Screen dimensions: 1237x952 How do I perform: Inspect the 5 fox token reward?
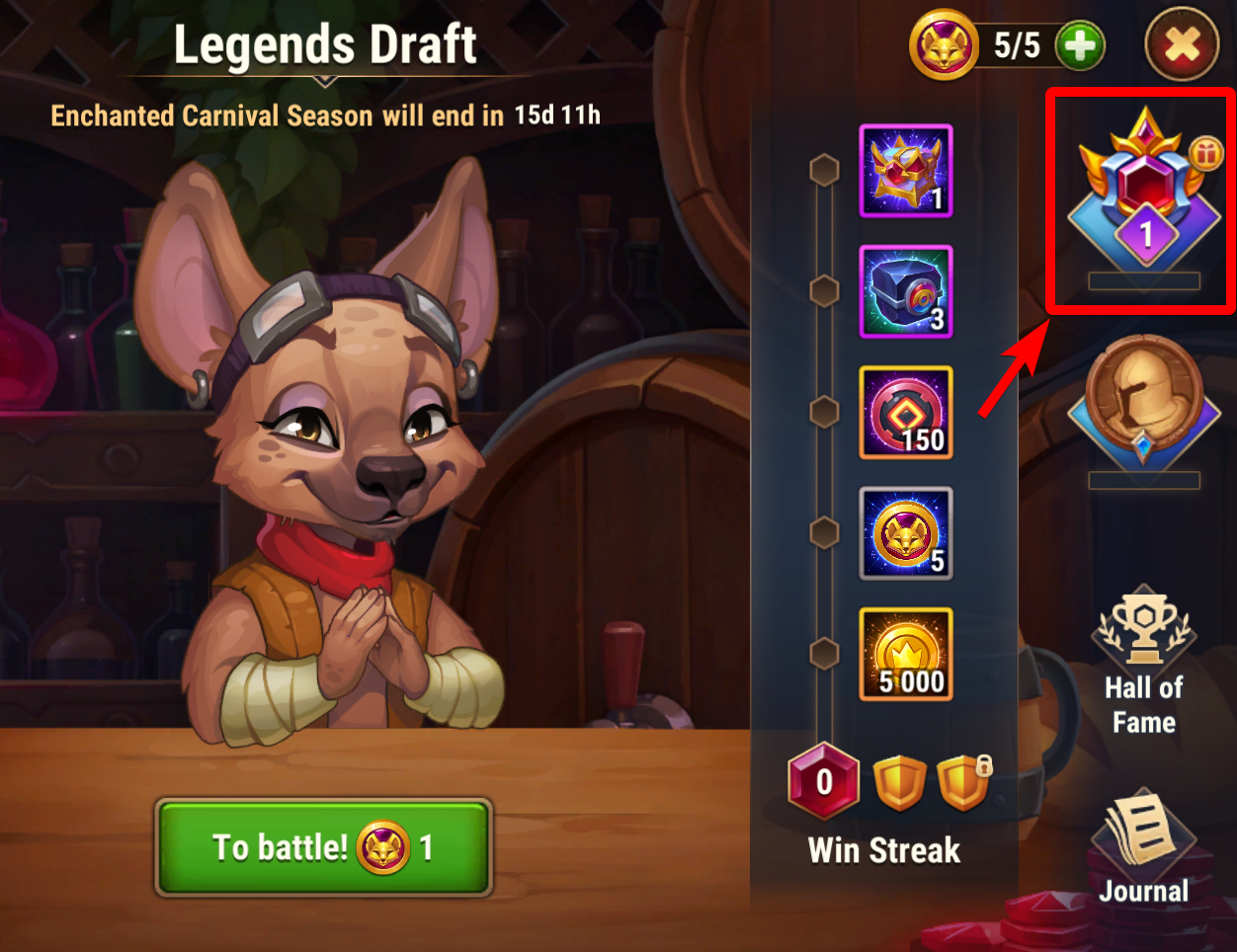pos(906,533)
